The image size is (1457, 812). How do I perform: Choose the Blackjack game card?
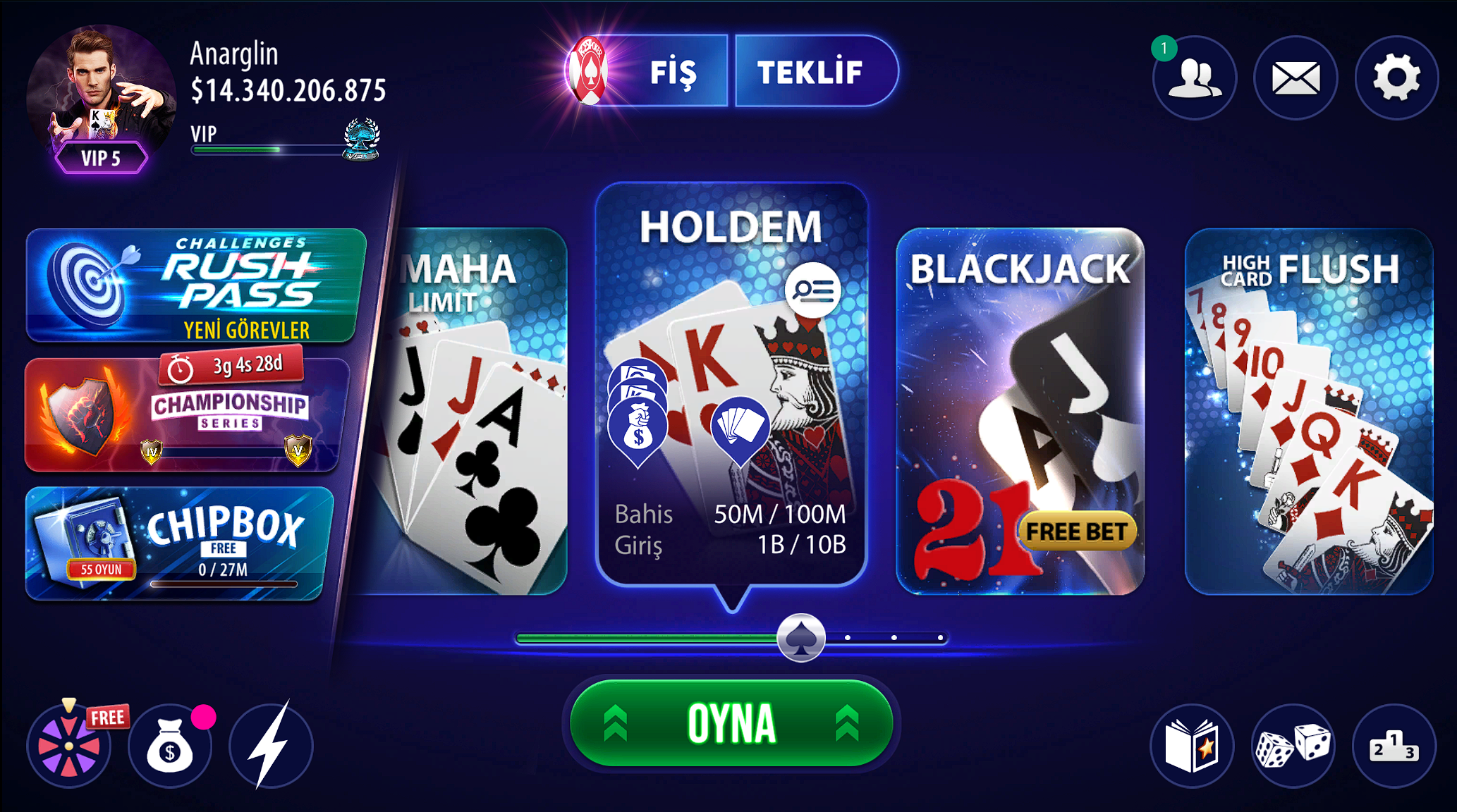(1020, 411)
